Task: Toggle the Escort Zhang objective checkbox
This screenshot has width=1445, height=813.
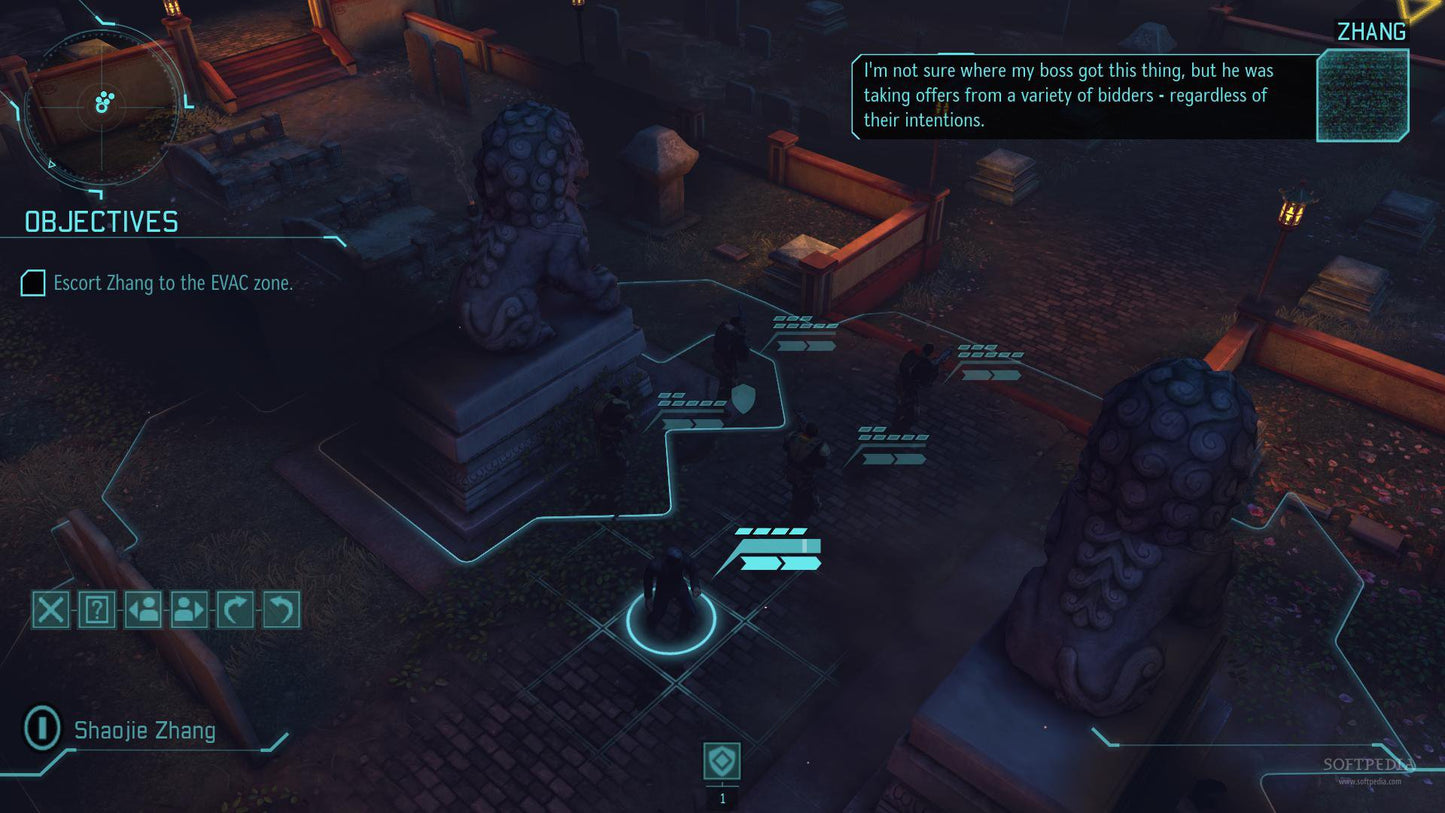Action: tap(33, 283)
